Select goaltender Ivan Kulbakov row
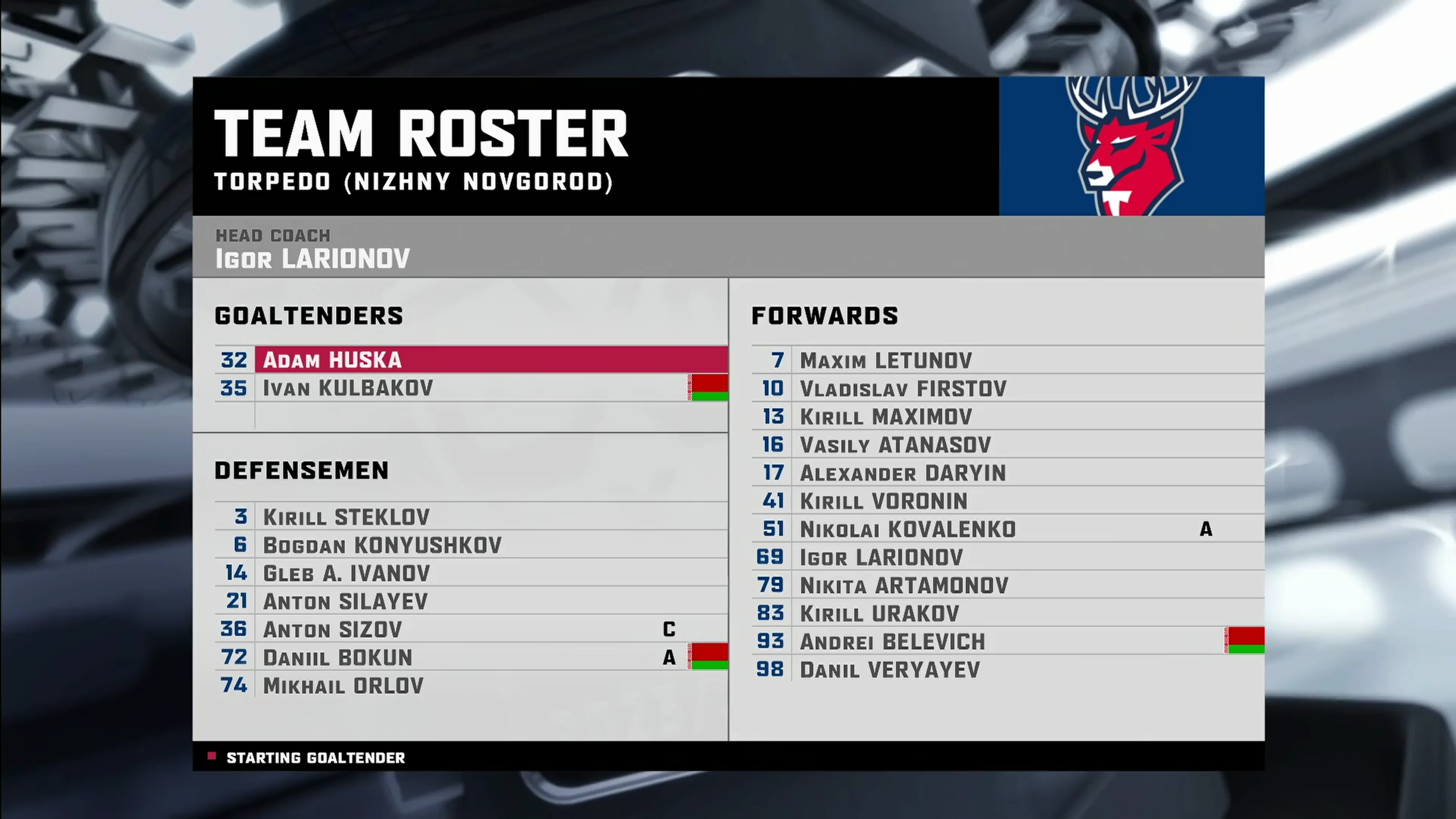 (347, 388)
